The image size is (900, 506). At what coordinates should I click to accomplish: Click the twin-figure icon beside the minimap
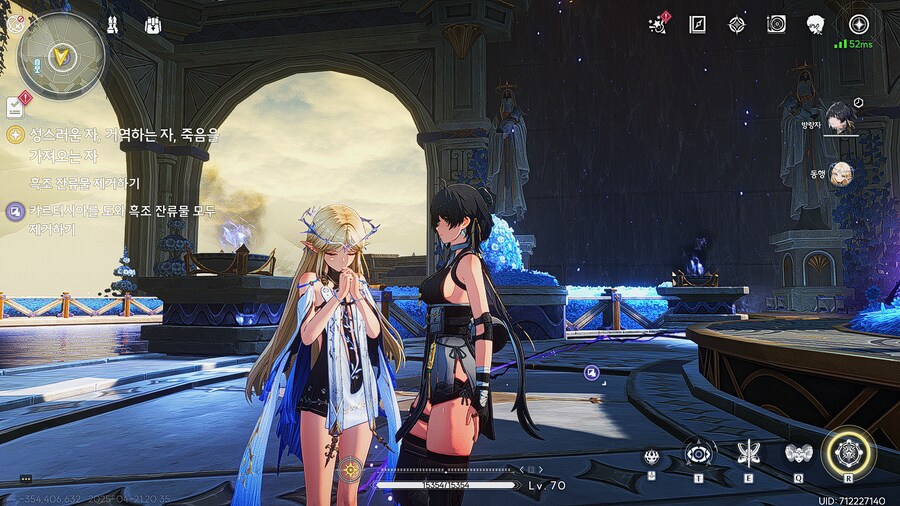coord(112,24)
